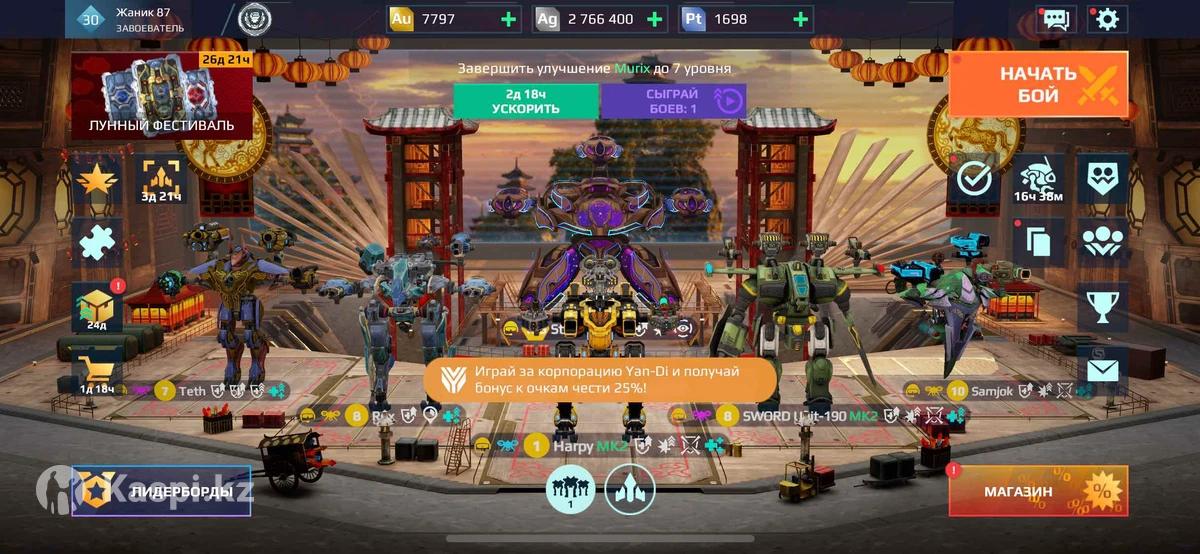Select the Сыграй боев: 1 option

[x=673, y=101]
